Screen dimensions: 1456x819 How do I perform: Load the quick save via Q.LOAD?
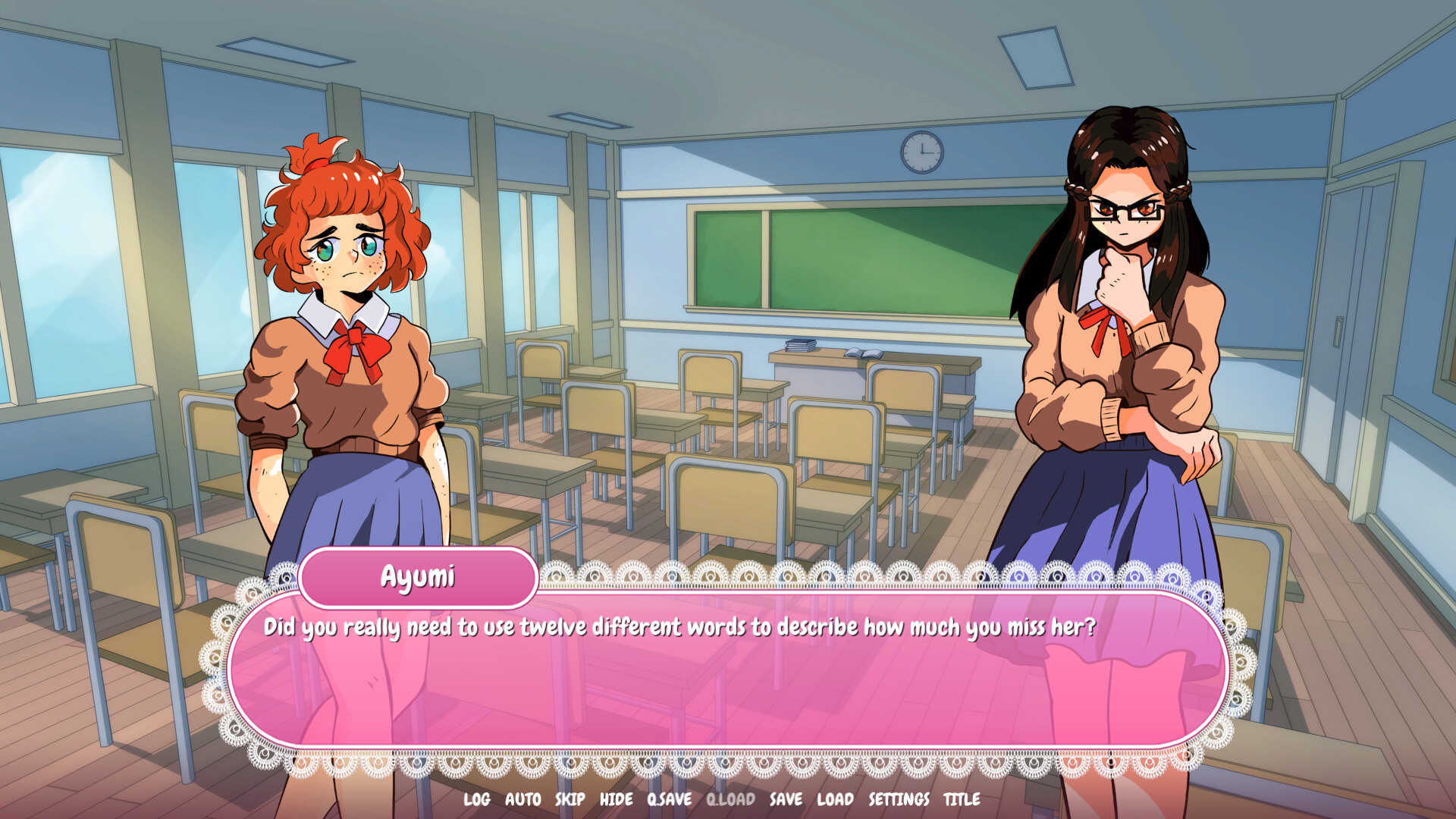(x=730, y=799)
